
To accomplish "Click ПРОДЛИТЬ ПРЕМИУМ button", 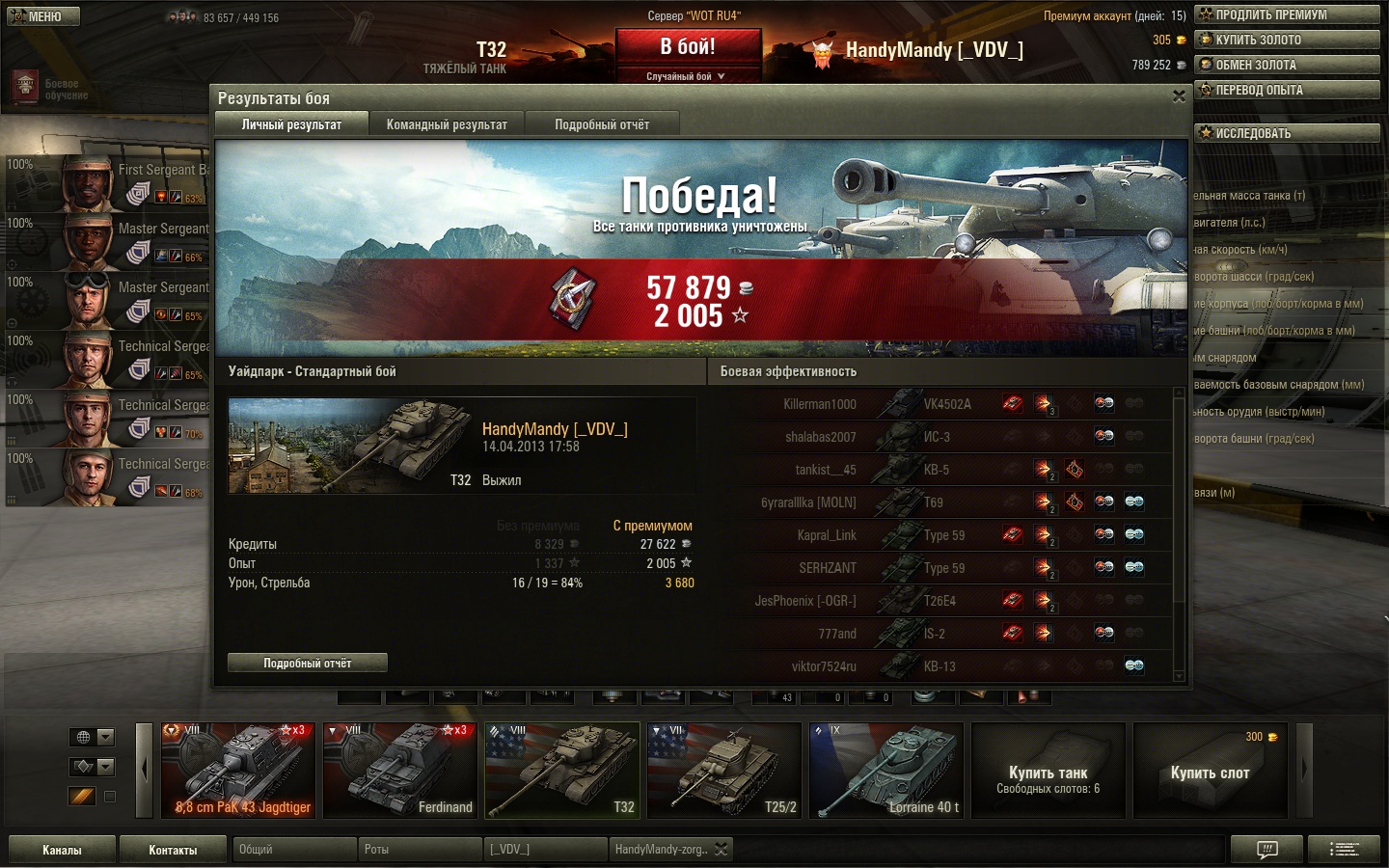I will click(x=1287, y=14).
